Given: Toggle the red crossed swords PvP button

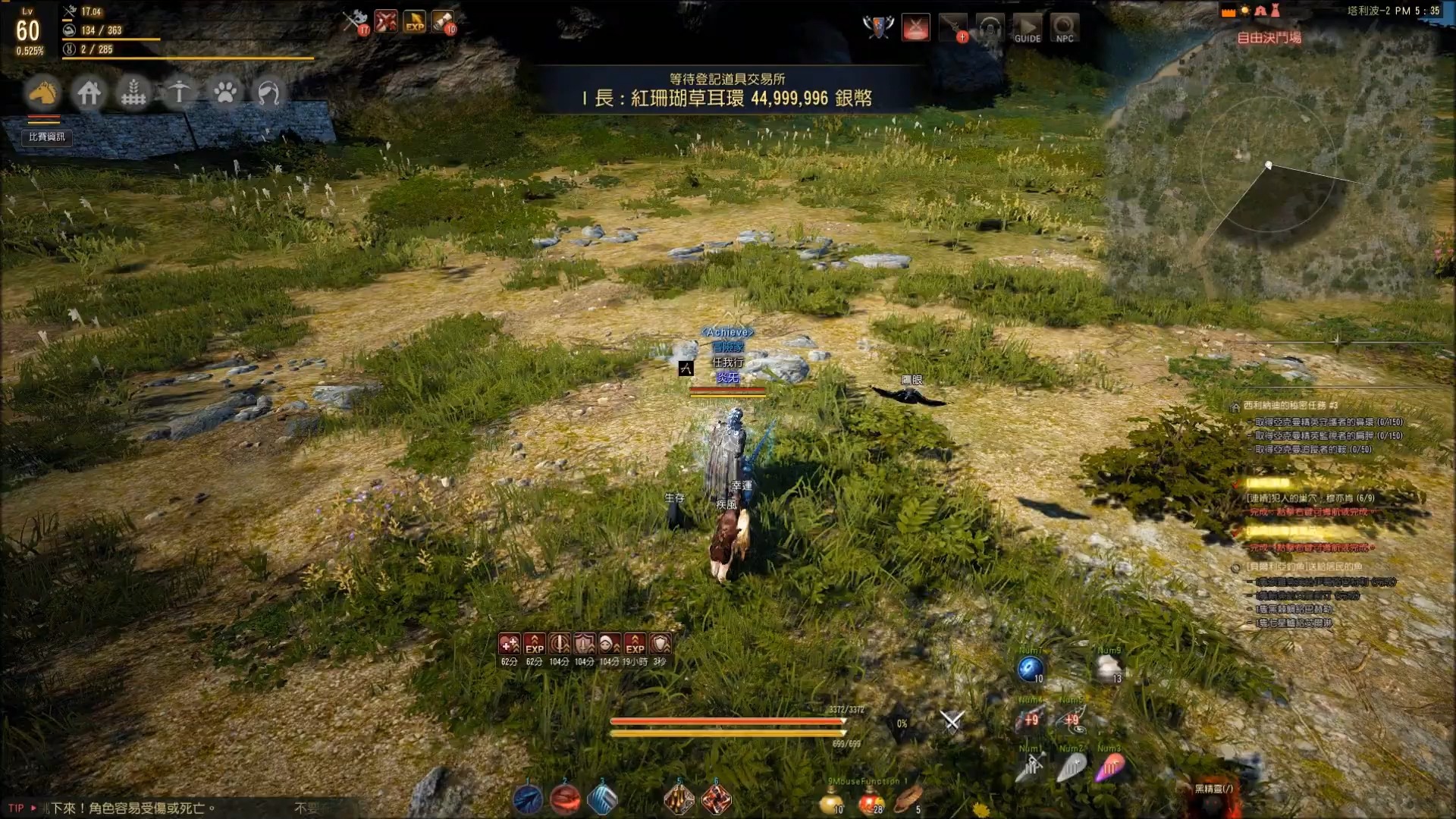Looking at the screenshot, I should [915, 28].
